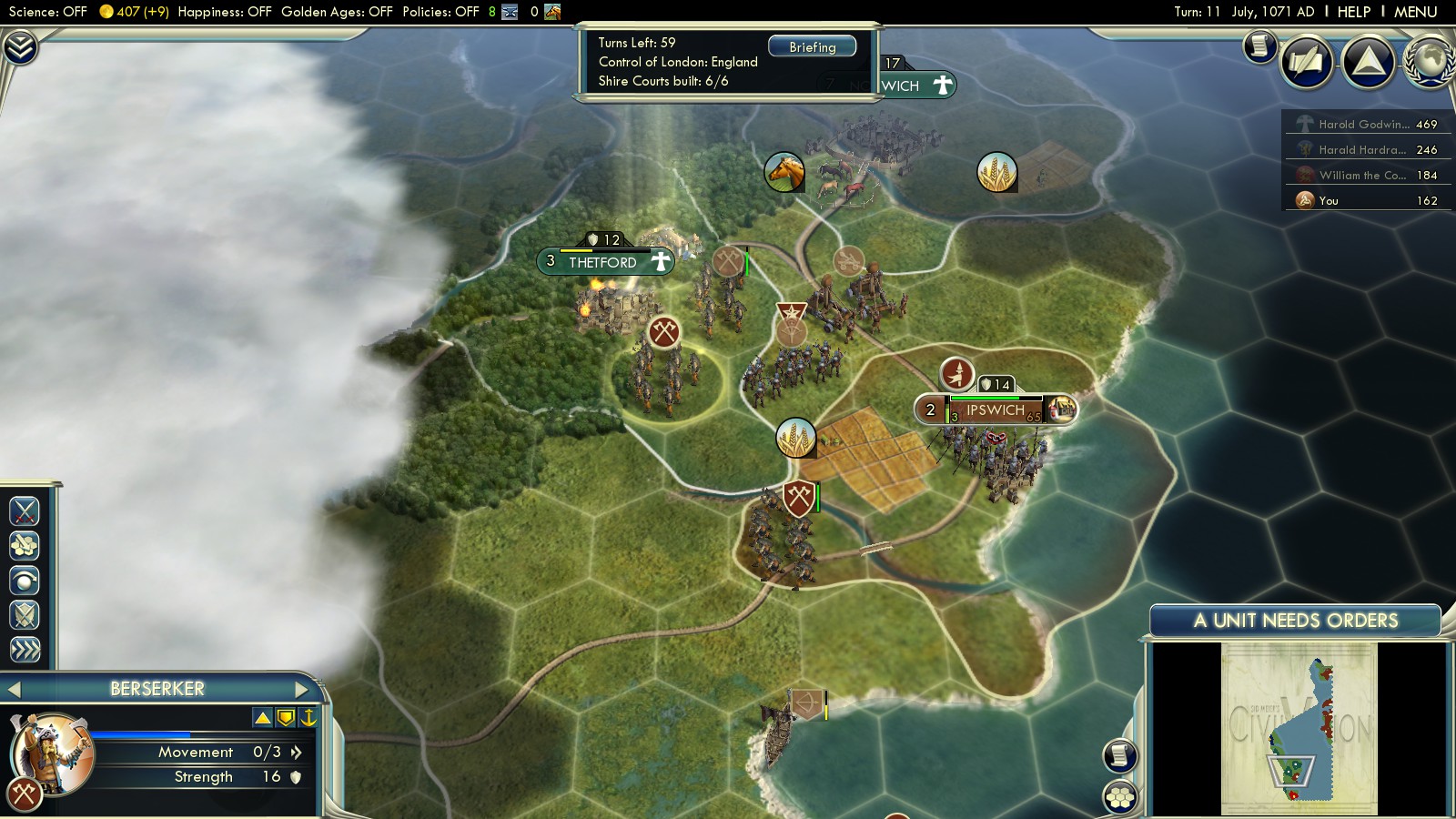Open the Ipswich city banner
Image resolution: width=1456 pixels, height=819 pixels.
coord(995,410)
